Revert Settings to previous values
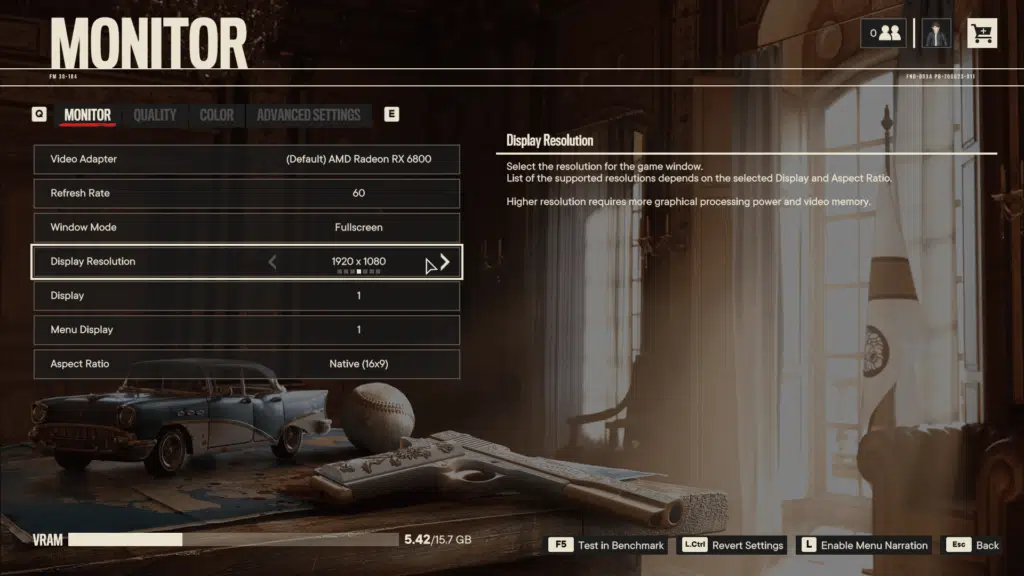 [733, 545]
